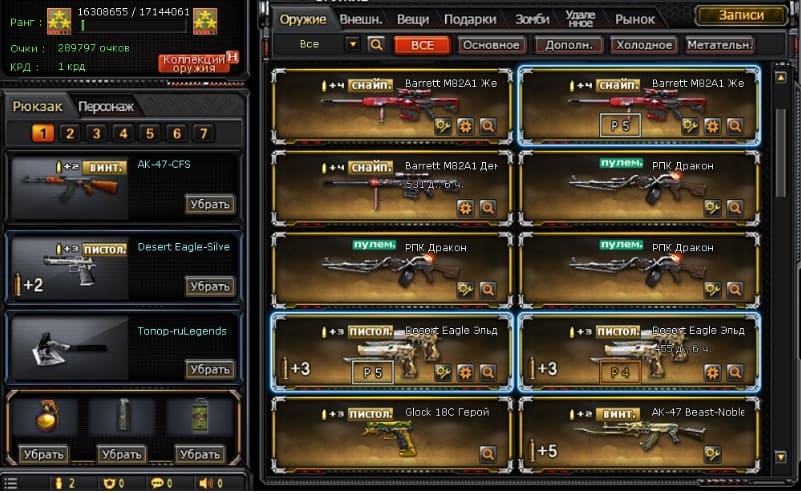Click the search magnifier next to dropdown

point(376,44)
